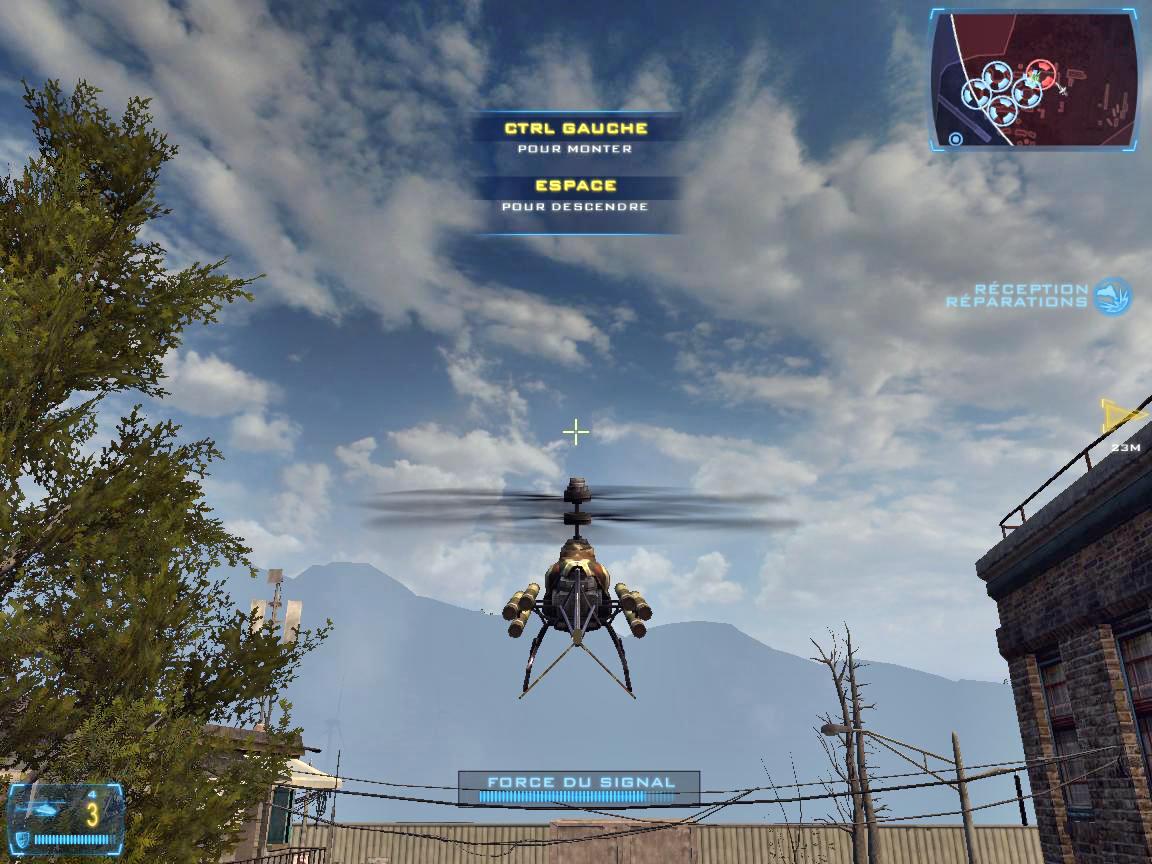Click the minimap in the corner
This screenshot has width=1152, height=864.
coord(1034,80)
